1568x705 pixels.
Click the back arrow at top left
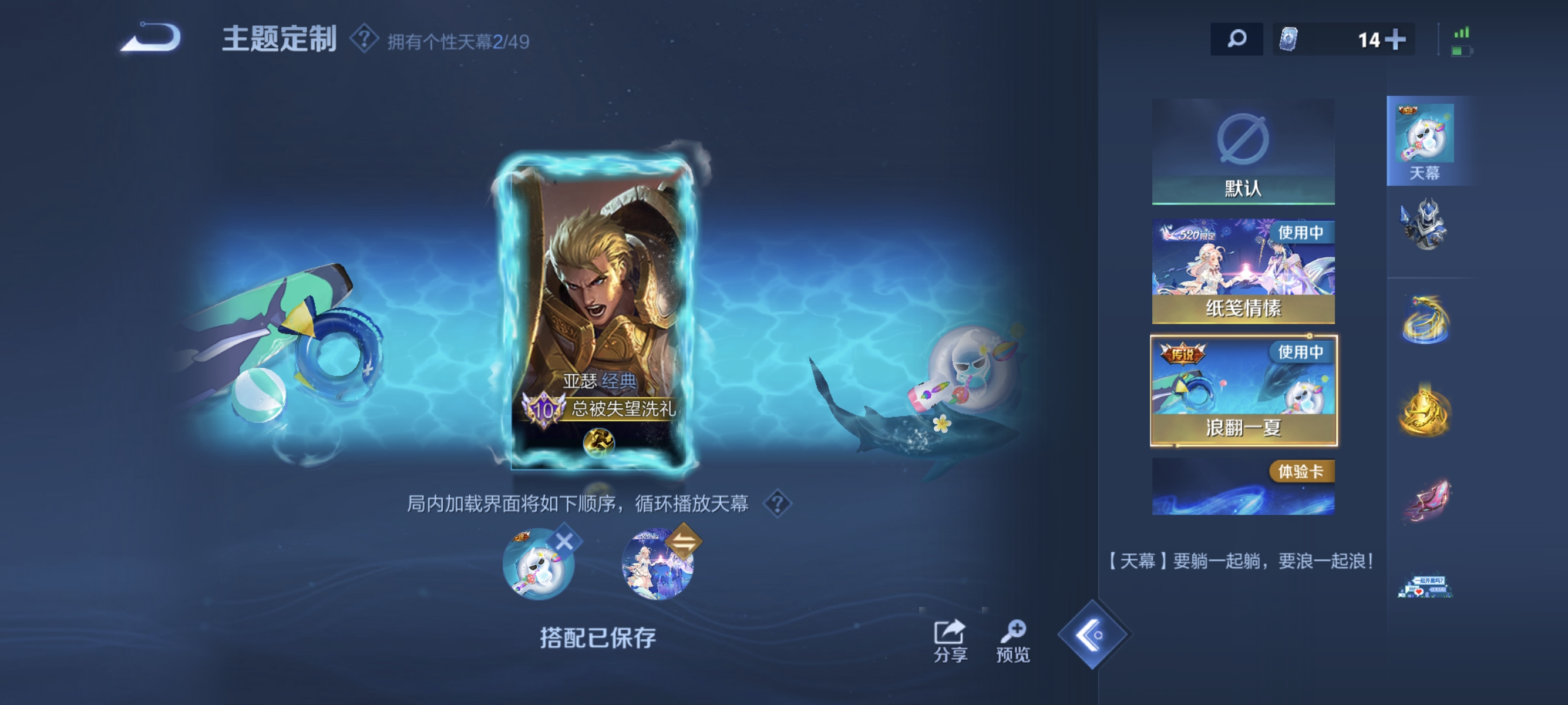tap(149, 38)
